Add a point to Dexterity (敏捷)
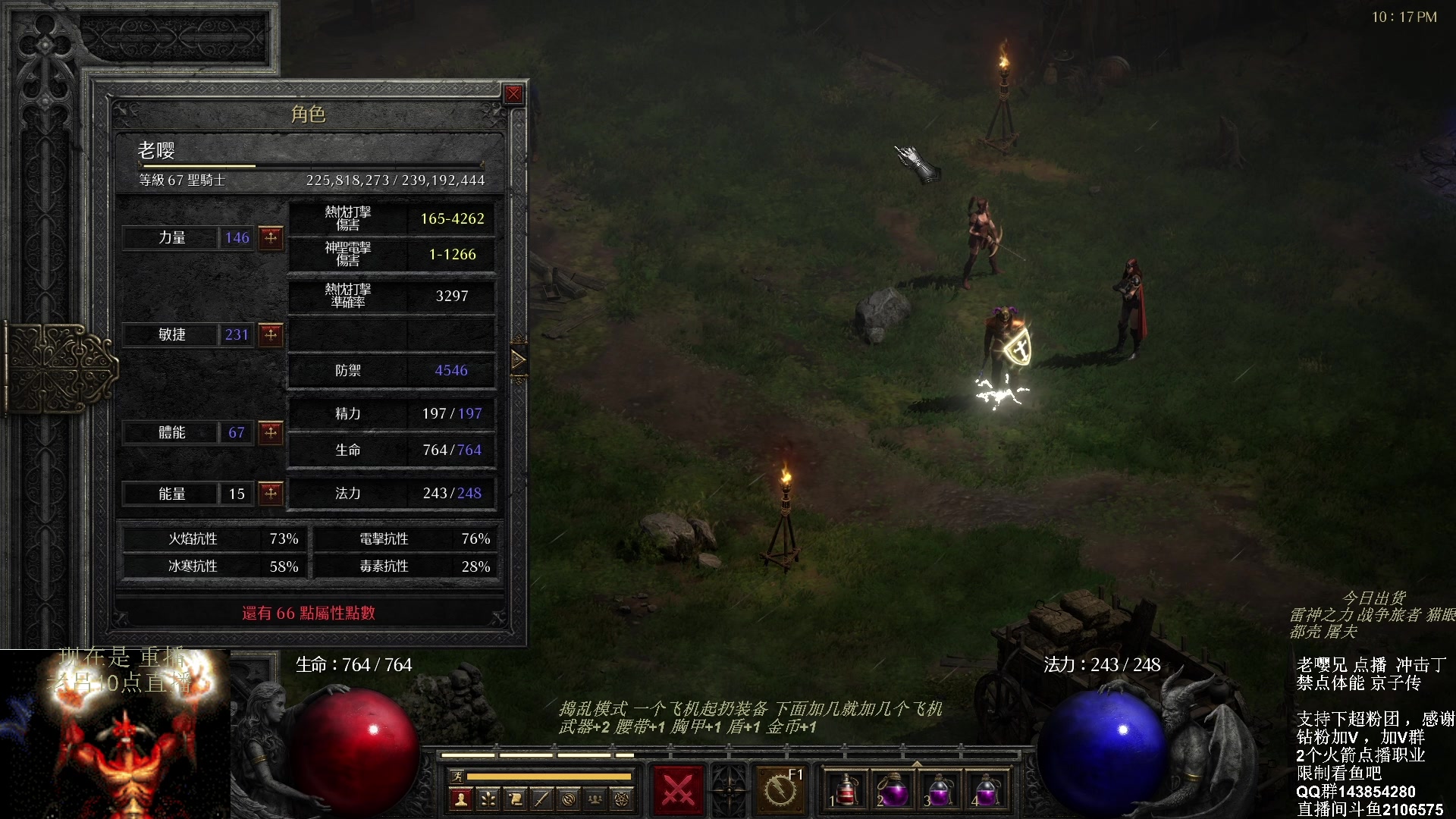Viewport: 1456px width, 819px height. [x=271, y=334]
